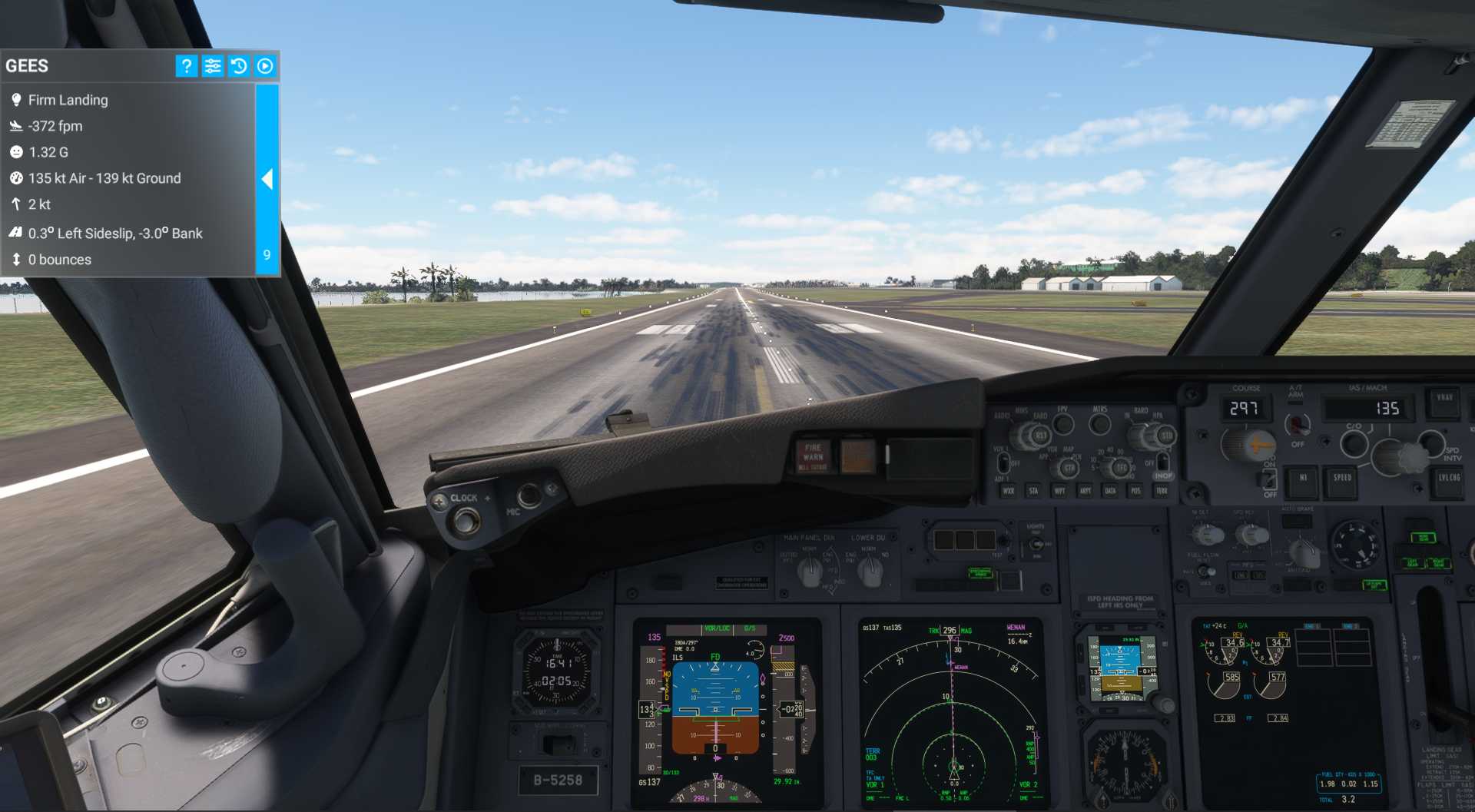Image resolution: width=1475 pixels, height=812 pixels.
Task: Flip the A/T ARM switch
Action: pyautogui.click(x=1298, y=424)
